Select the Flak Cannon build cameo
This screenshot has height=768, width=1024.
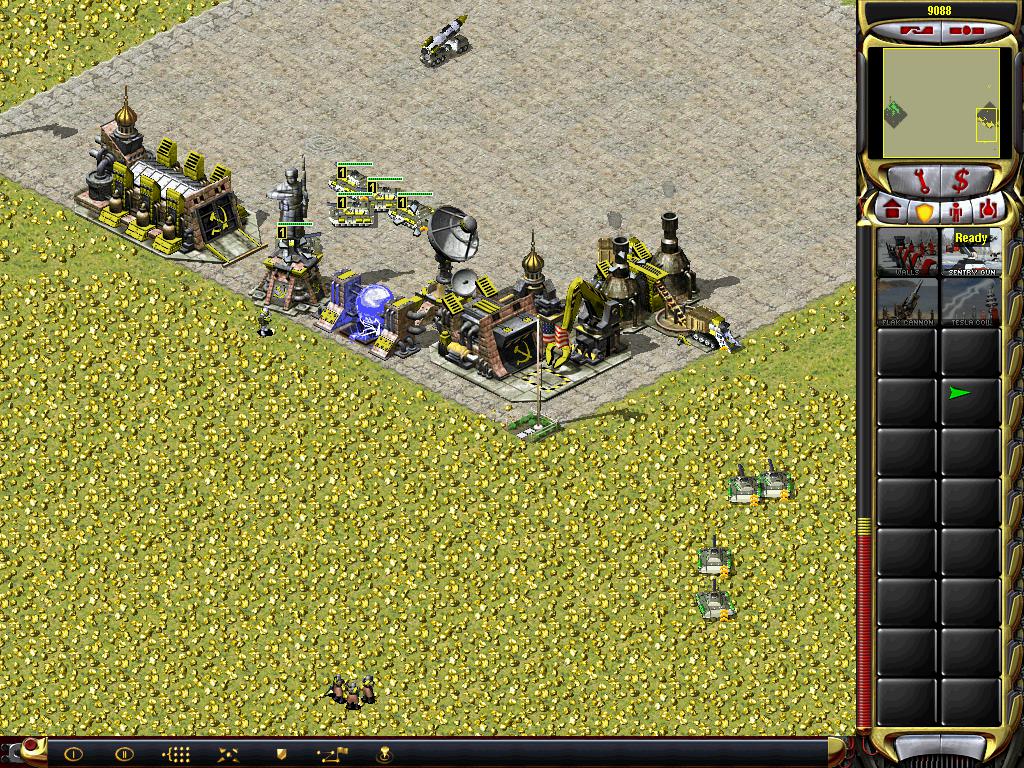pos(907,301)
